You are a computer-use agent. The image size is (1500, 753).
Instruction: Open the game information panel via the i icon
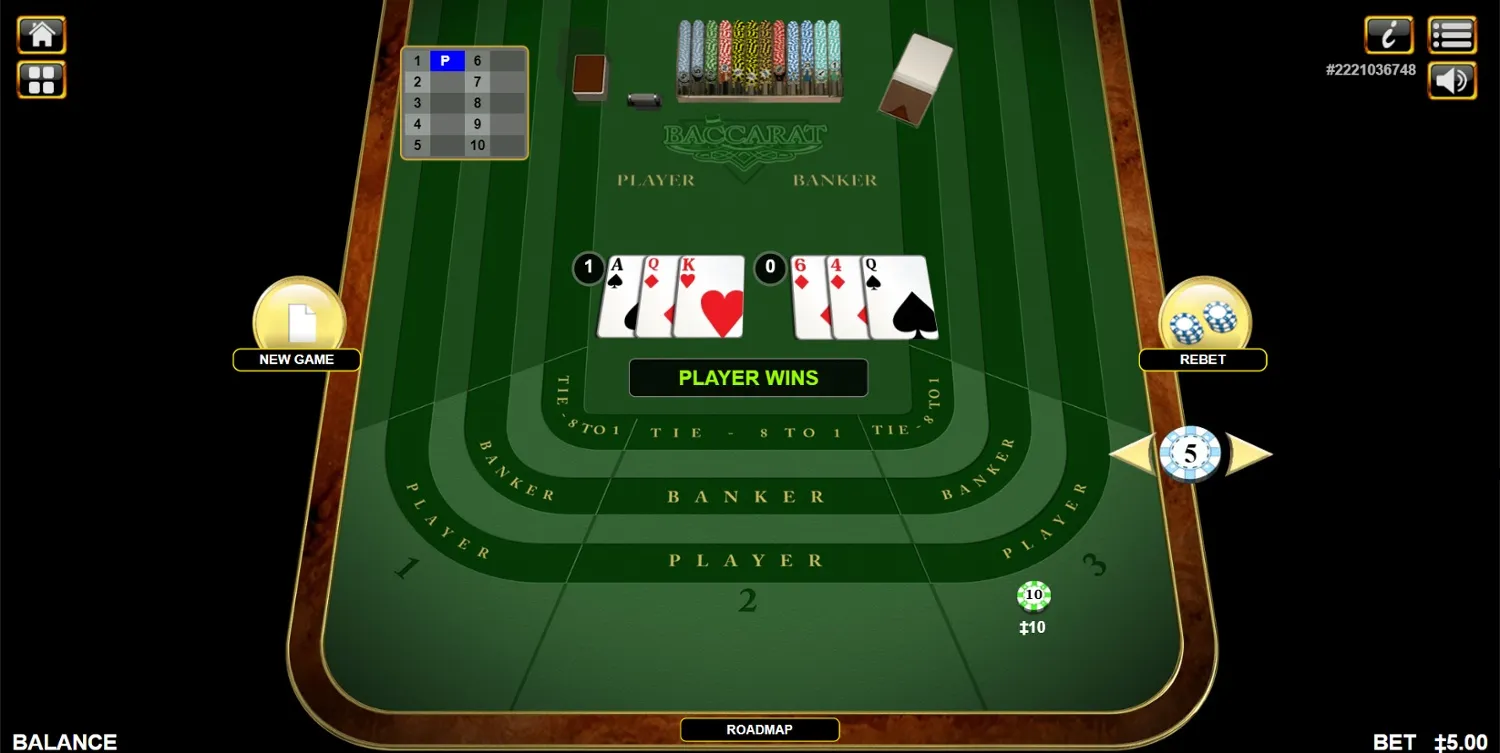click(1389, 34)
